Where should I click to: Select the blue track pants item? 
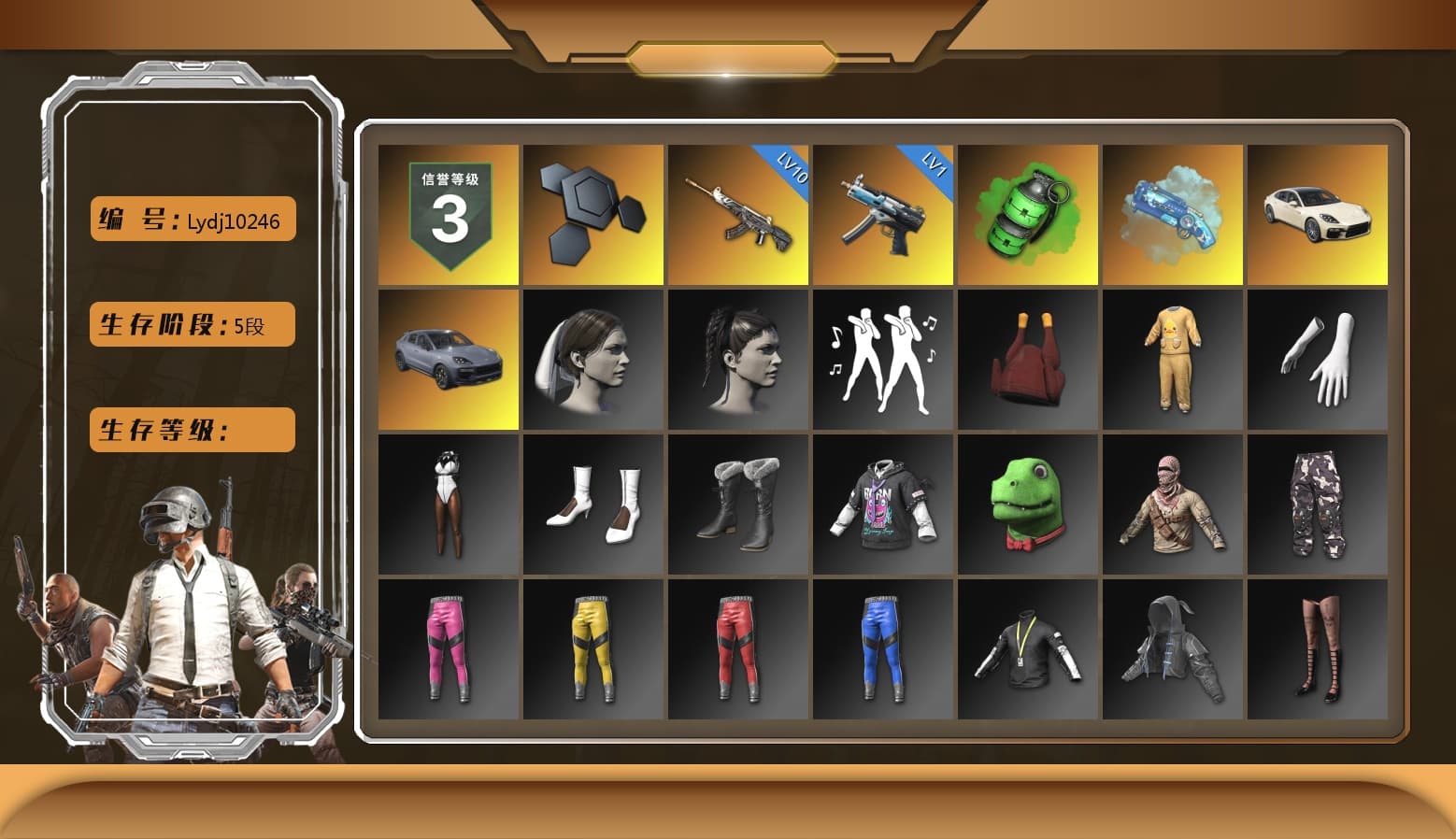882,649
